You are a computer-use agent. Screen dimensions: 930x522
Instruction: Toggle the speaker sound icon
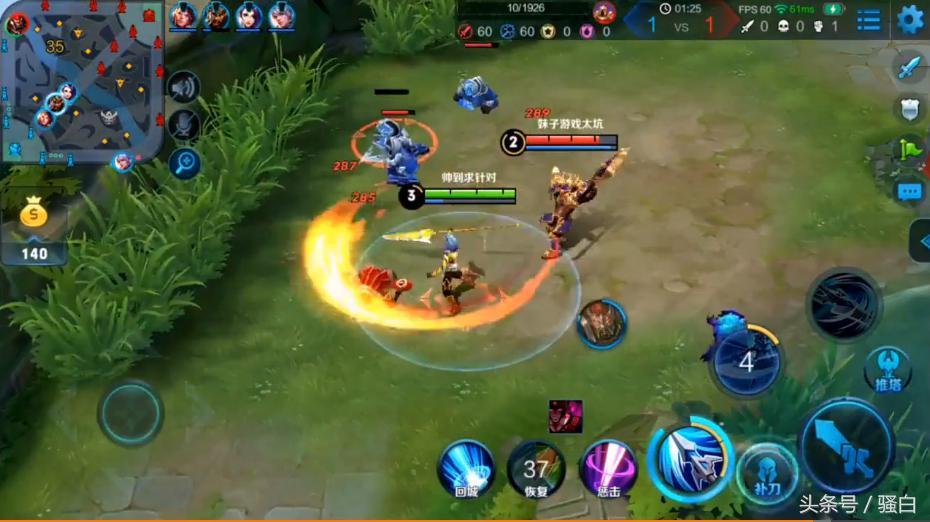[184, 88]
